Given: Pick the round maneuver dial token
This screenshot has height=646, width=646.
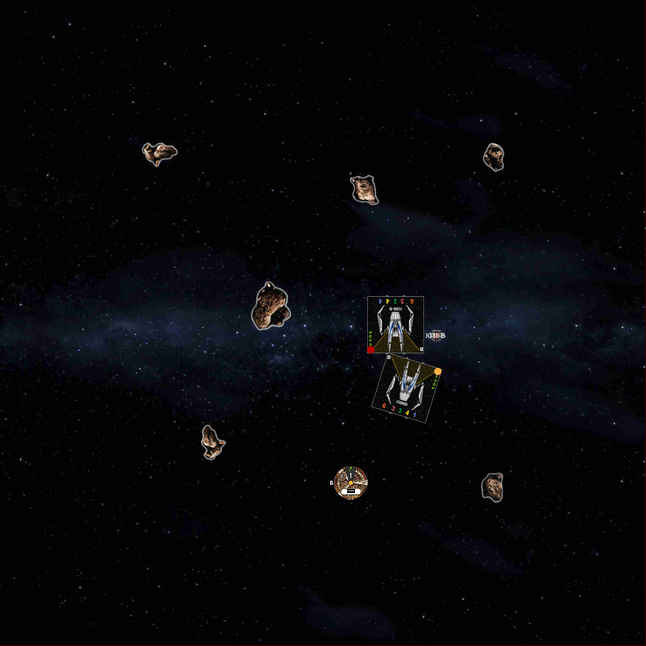Looking at the screenshot, I should tap(350, 483).
